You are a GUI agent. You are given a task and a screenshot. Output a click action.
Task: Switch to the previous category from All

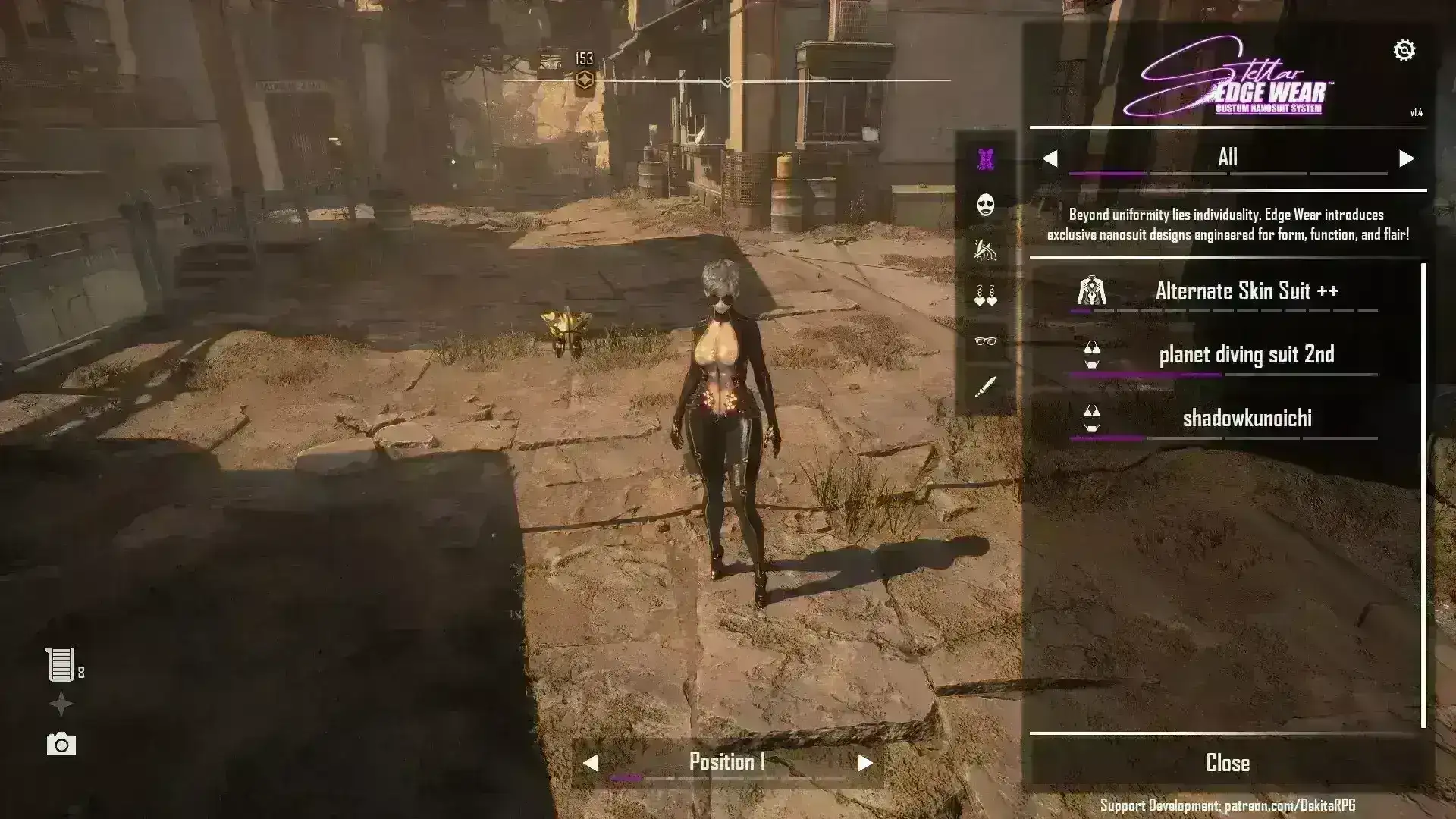(x=1050, y=158)
